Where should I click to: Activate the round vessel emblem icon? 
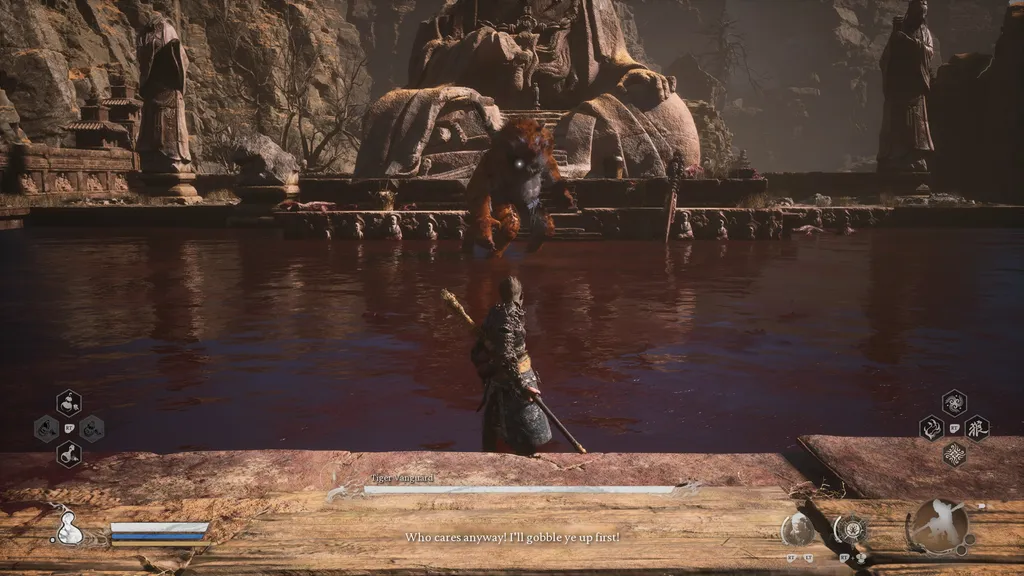pos(852,528)
